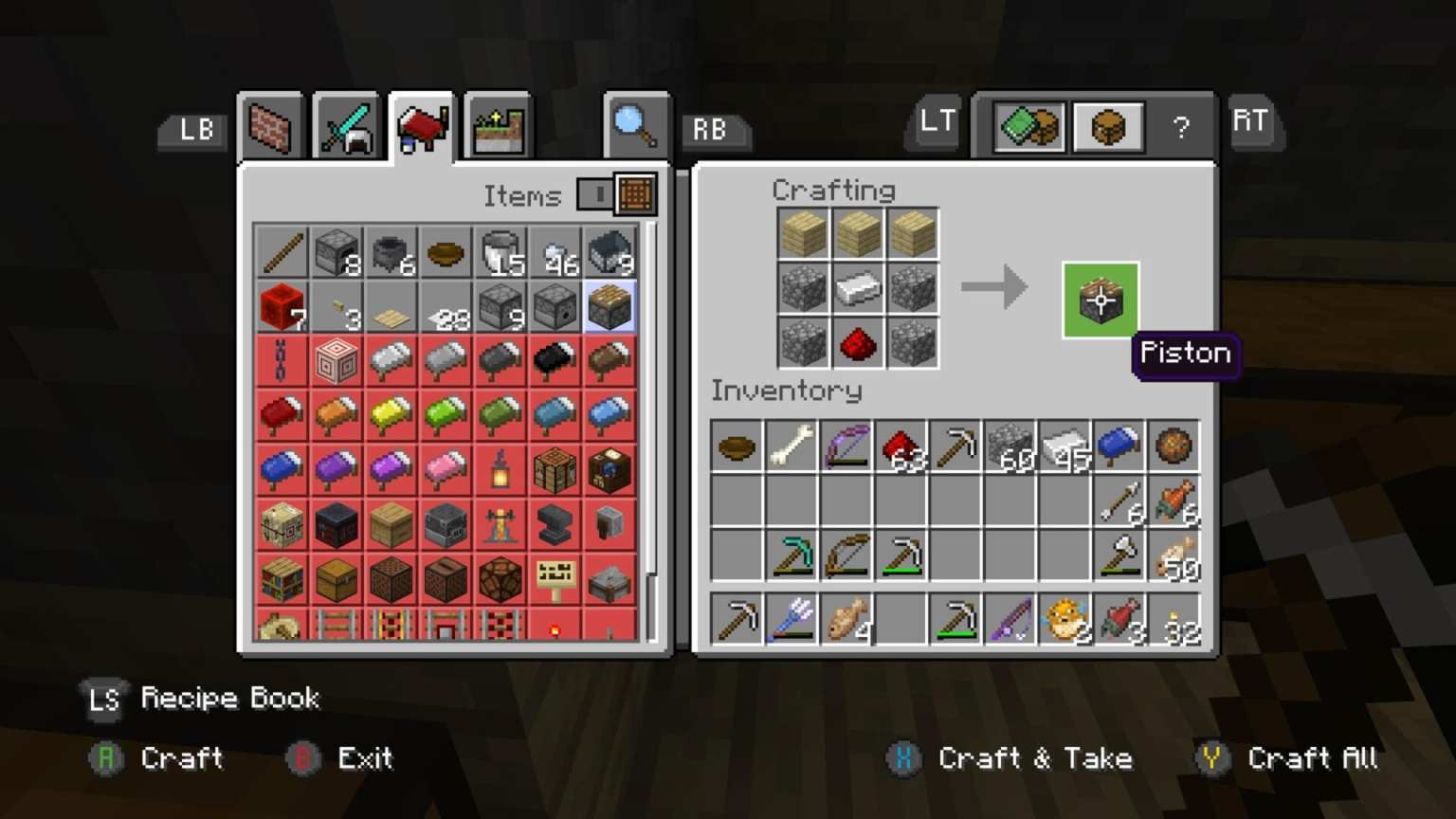Select the redstone block in the items list

(x=282, y=307)
